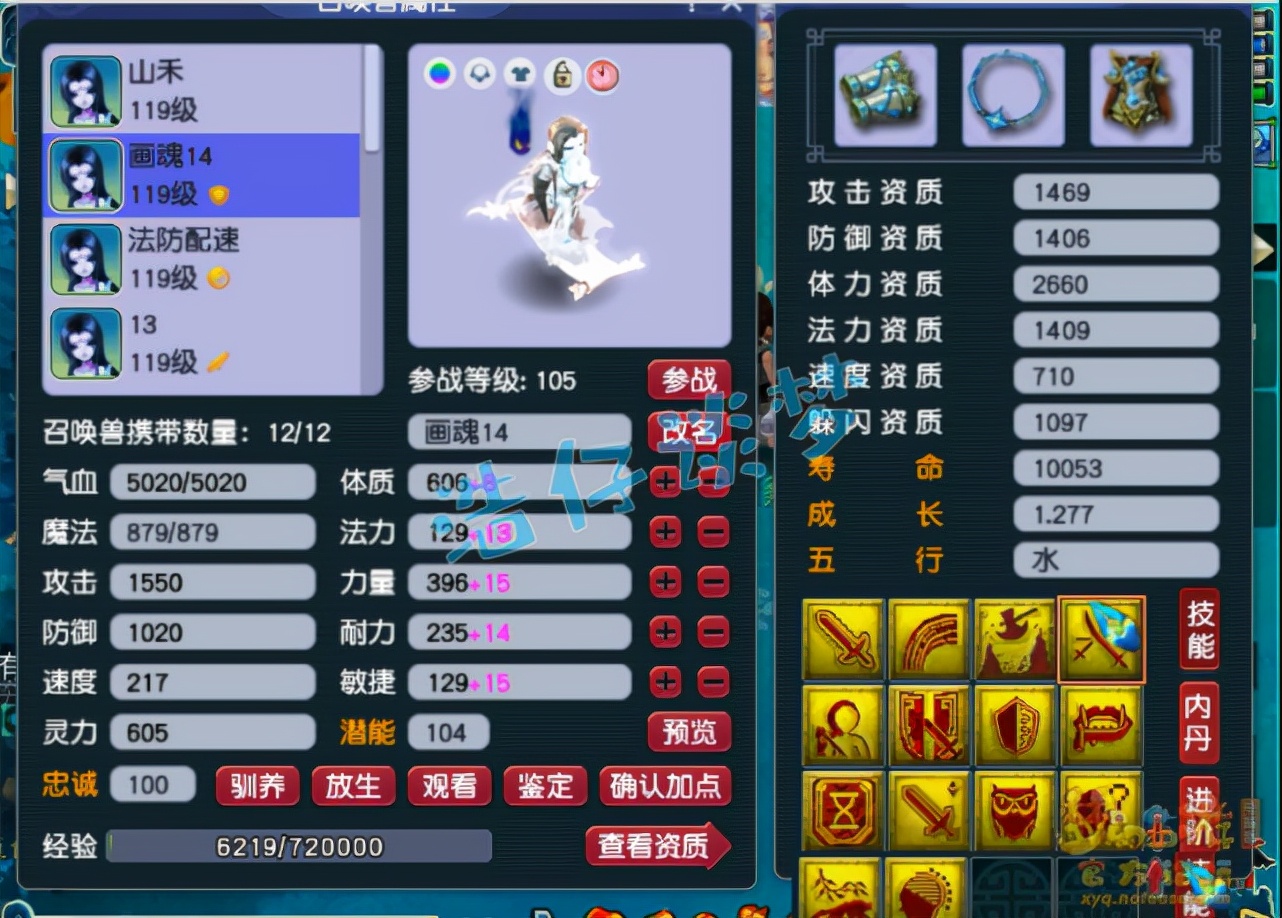Open the rainbow dye color picker
Screen dimensions: 1282x918
click(x=440, y=74)
